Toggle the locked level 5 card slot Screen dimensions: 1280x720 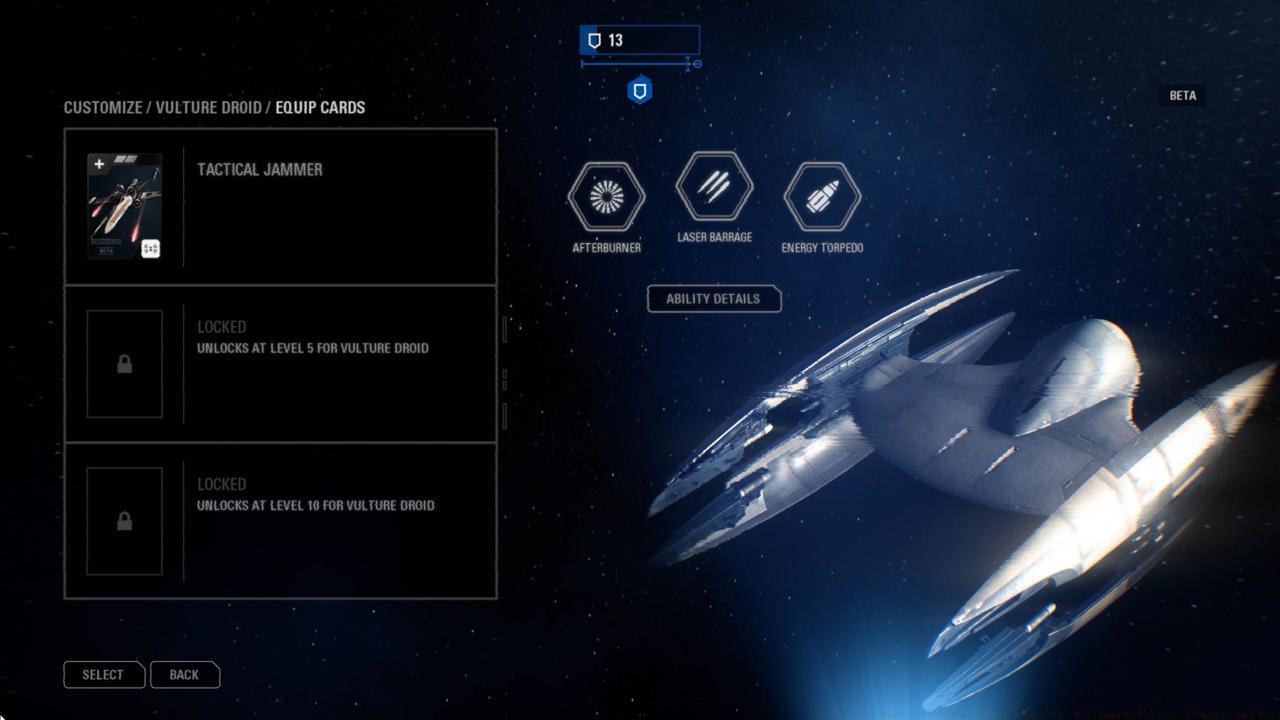tap(280, 363)
